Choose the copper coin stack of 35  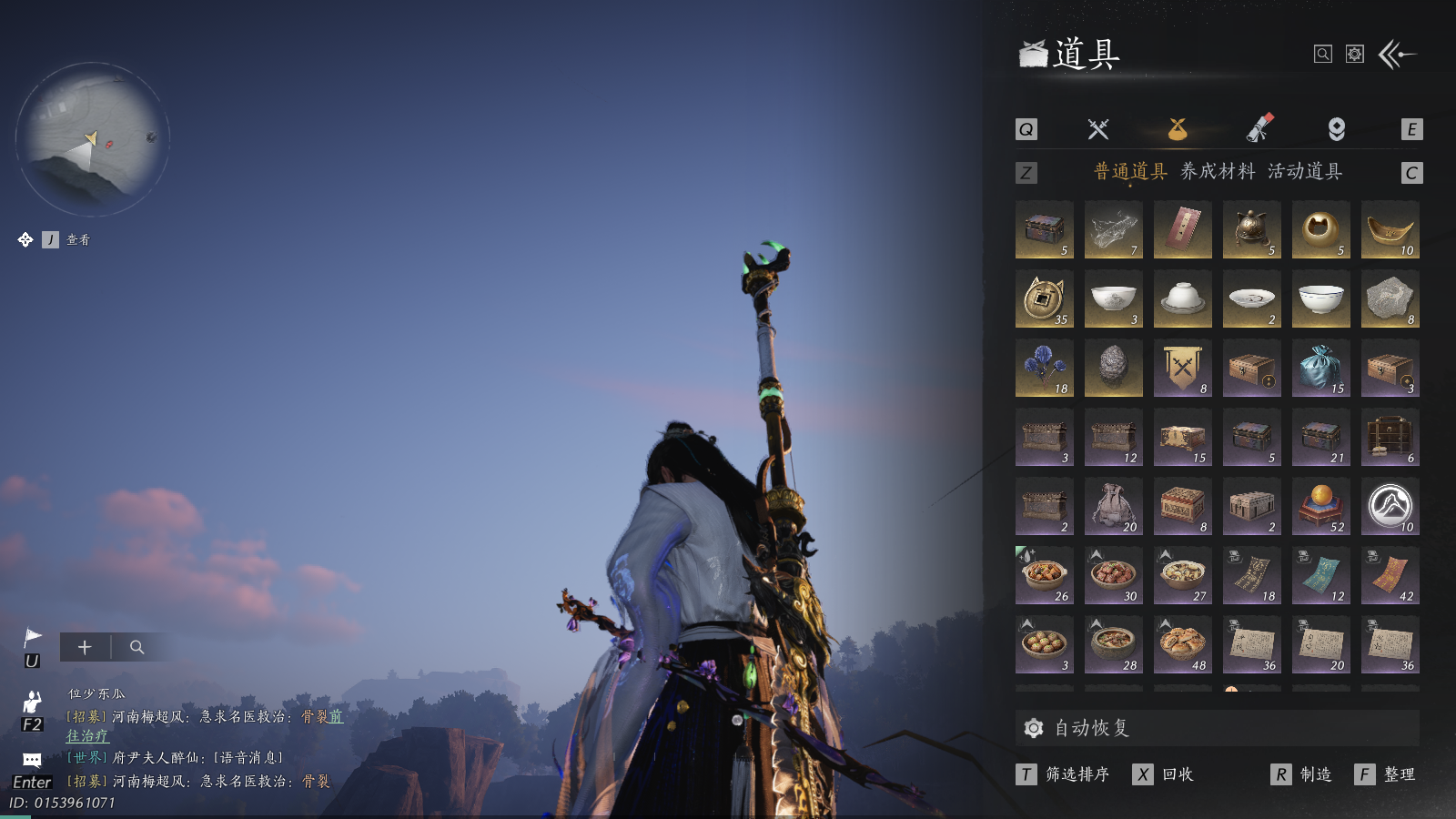click(x=1044, y=299)
